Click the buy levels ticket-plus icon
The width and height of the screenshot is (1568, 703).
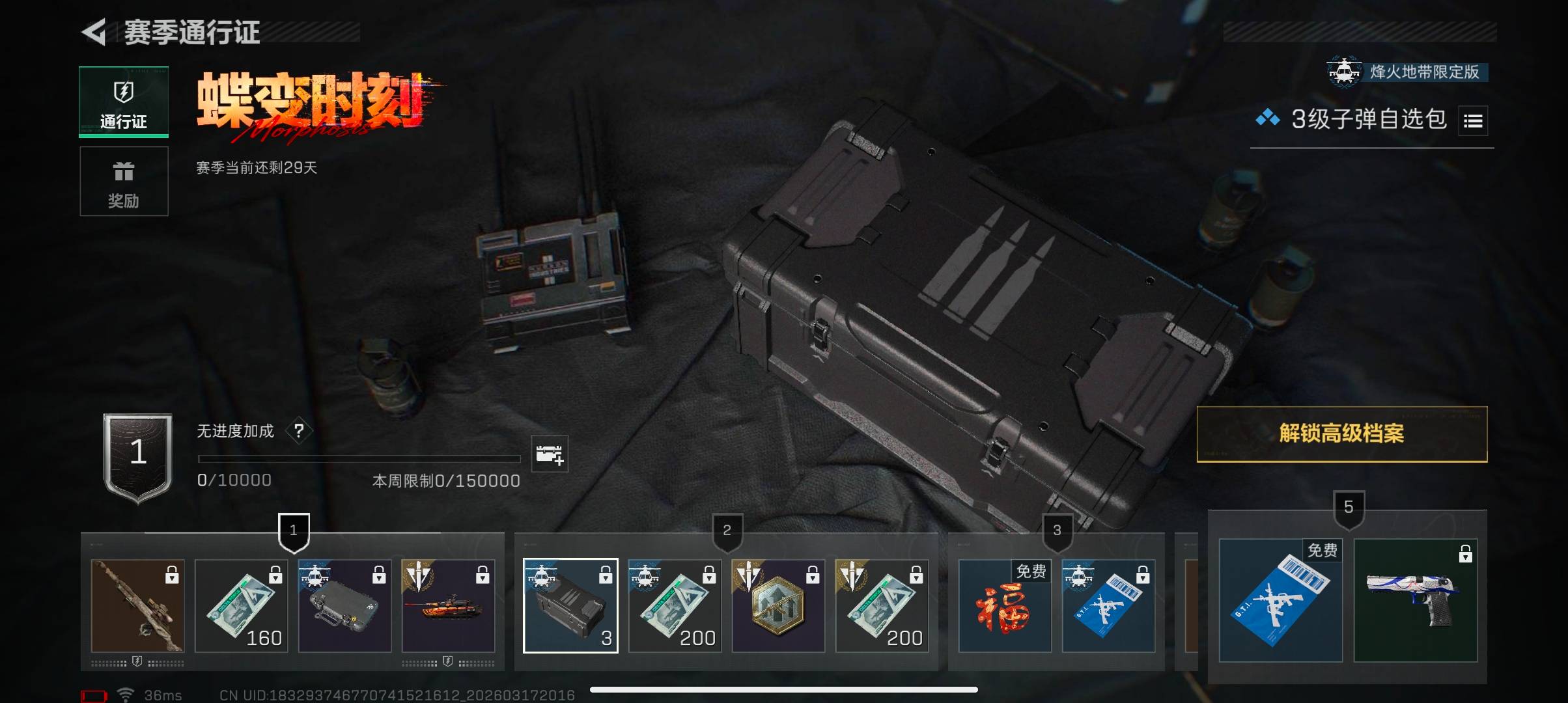[550, 454]
